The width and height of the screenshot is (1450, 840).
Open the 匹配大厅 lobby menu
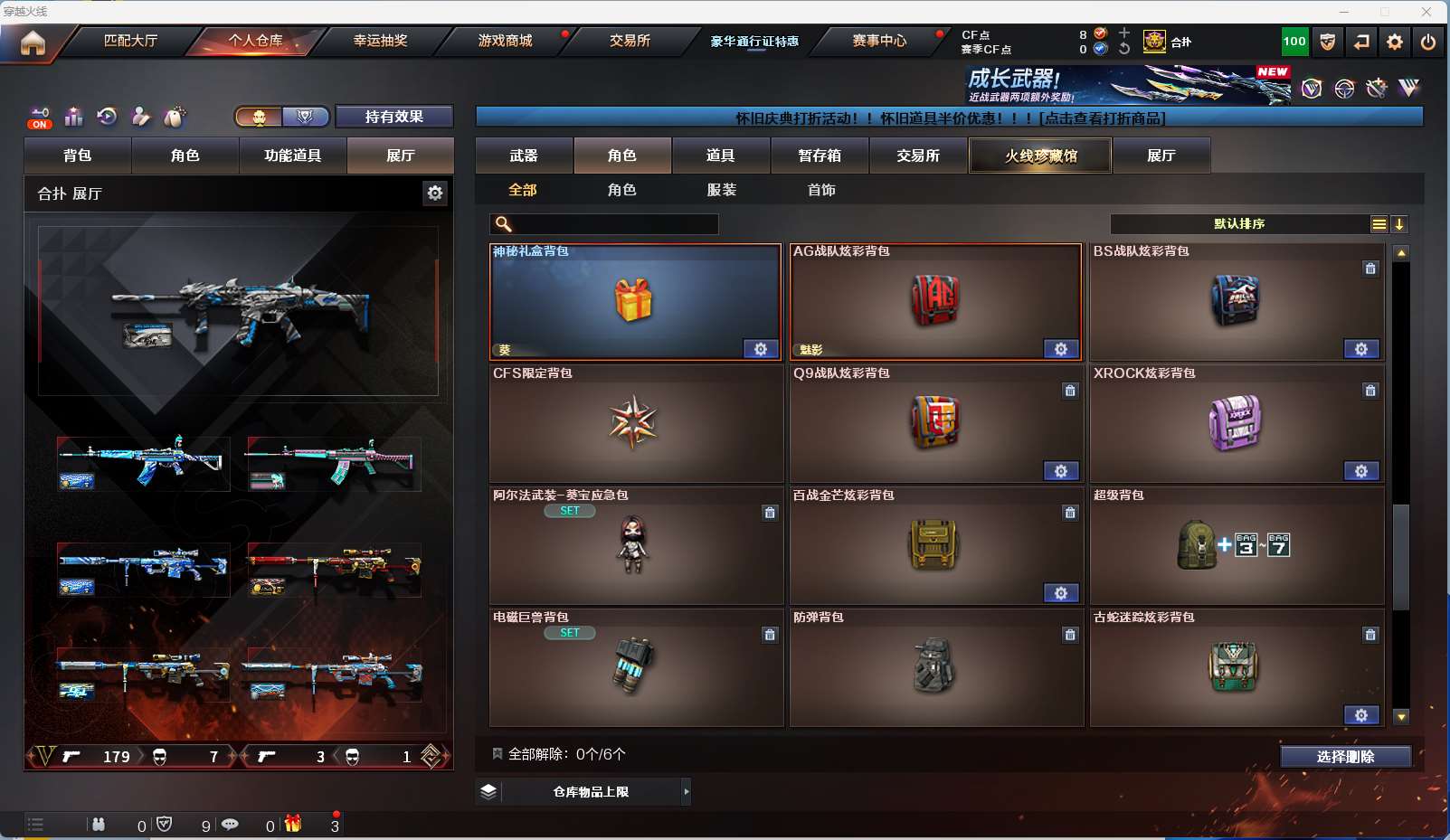tap(130, 41)
